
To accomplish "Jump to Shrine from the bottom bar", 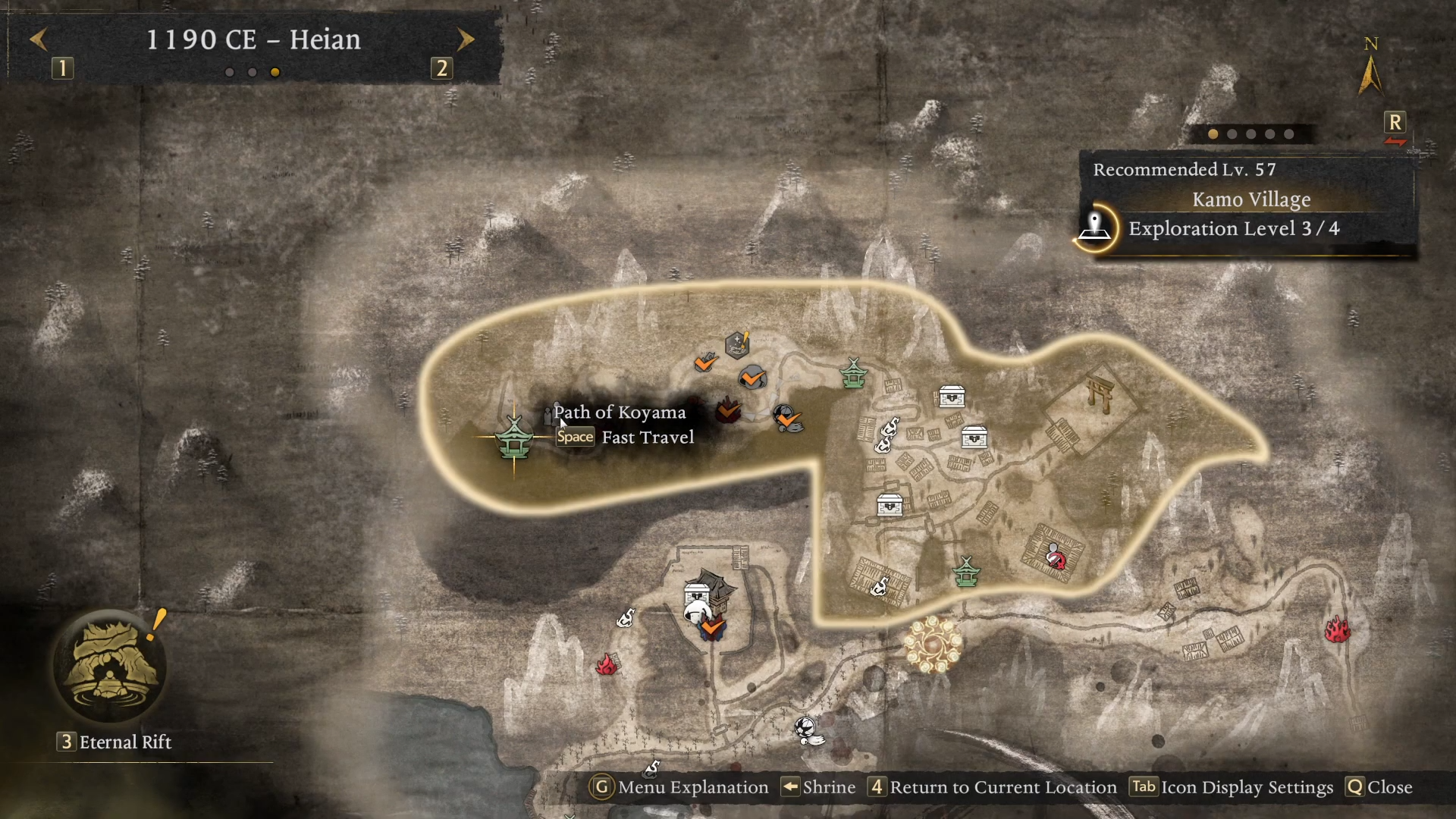I will pos(819,787).
